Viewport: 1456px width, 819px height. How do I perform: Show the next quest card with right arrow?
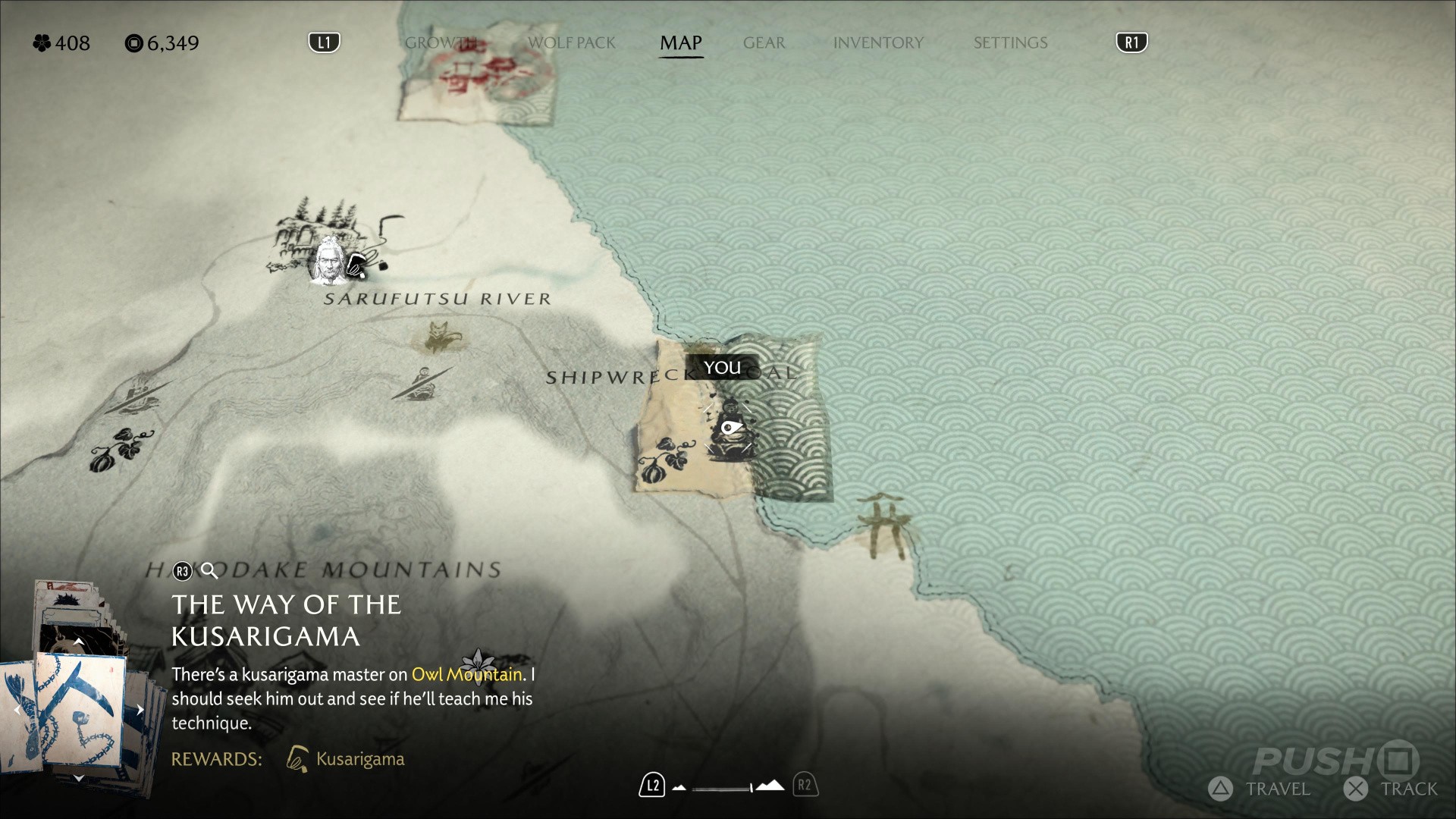(x=140, y=710)
